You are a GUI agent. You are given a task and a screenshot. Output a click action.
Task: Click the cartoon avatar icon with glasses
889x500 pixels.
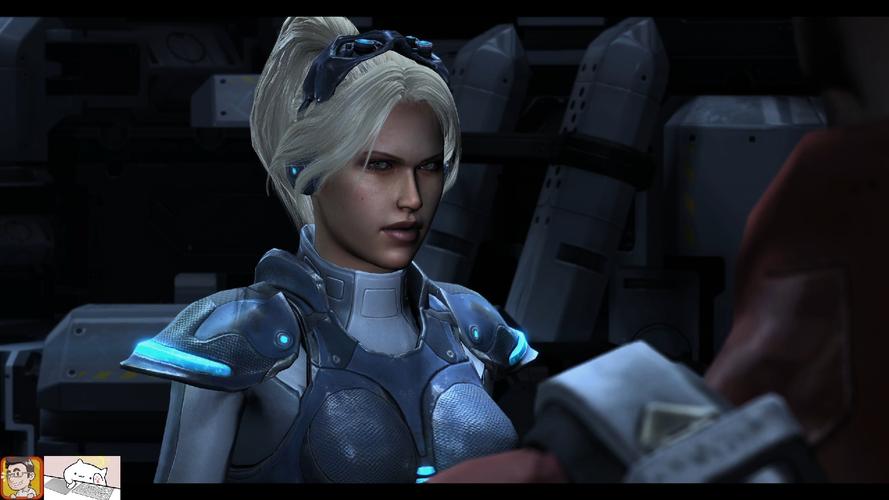tap(21, 477)
